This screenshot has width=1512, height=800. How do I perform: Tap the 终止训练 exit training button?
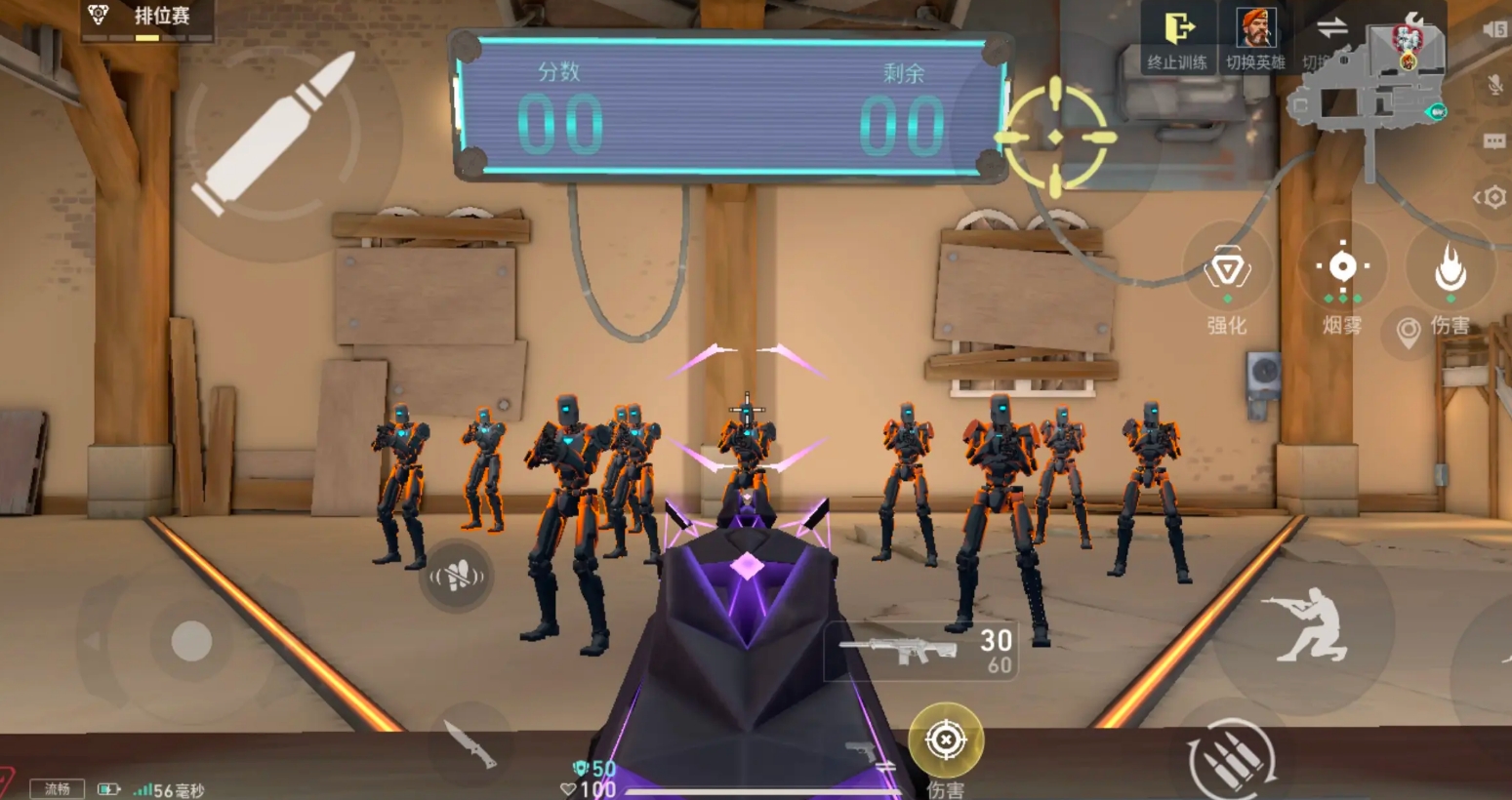[x=1177, y=38]
